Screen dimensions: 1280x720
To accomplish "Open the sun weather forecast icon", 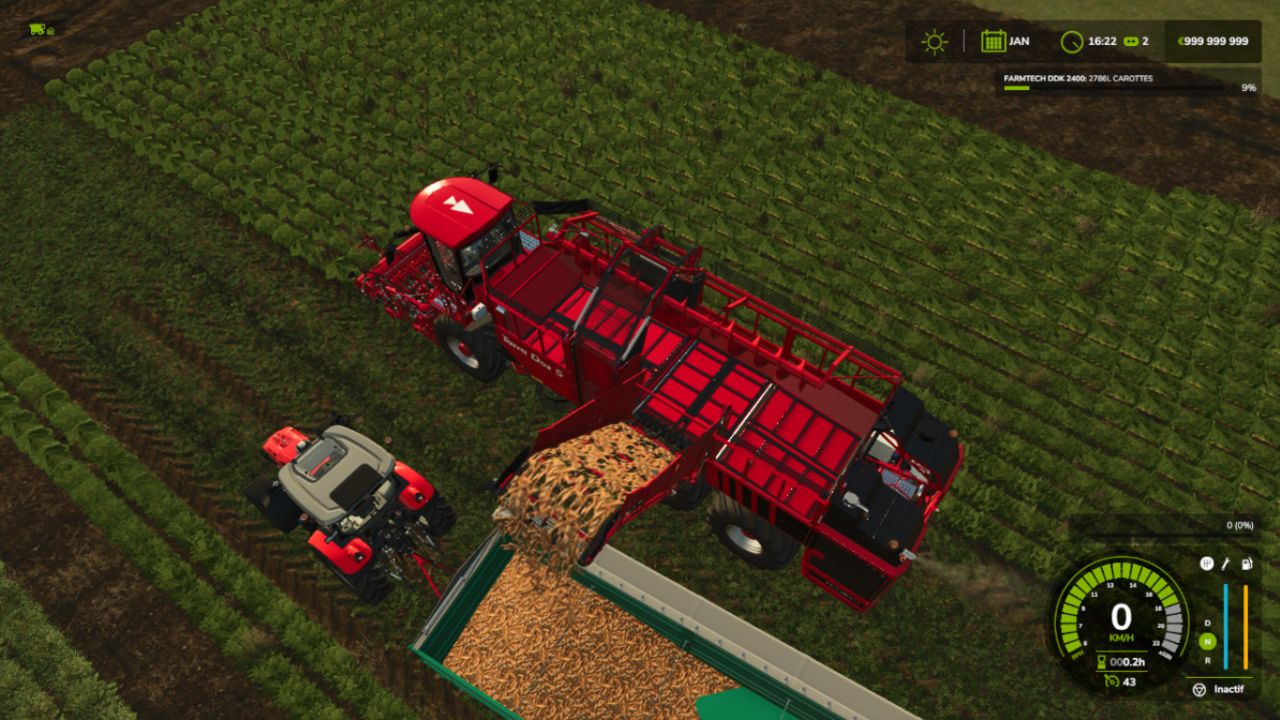I will [935, 41].
